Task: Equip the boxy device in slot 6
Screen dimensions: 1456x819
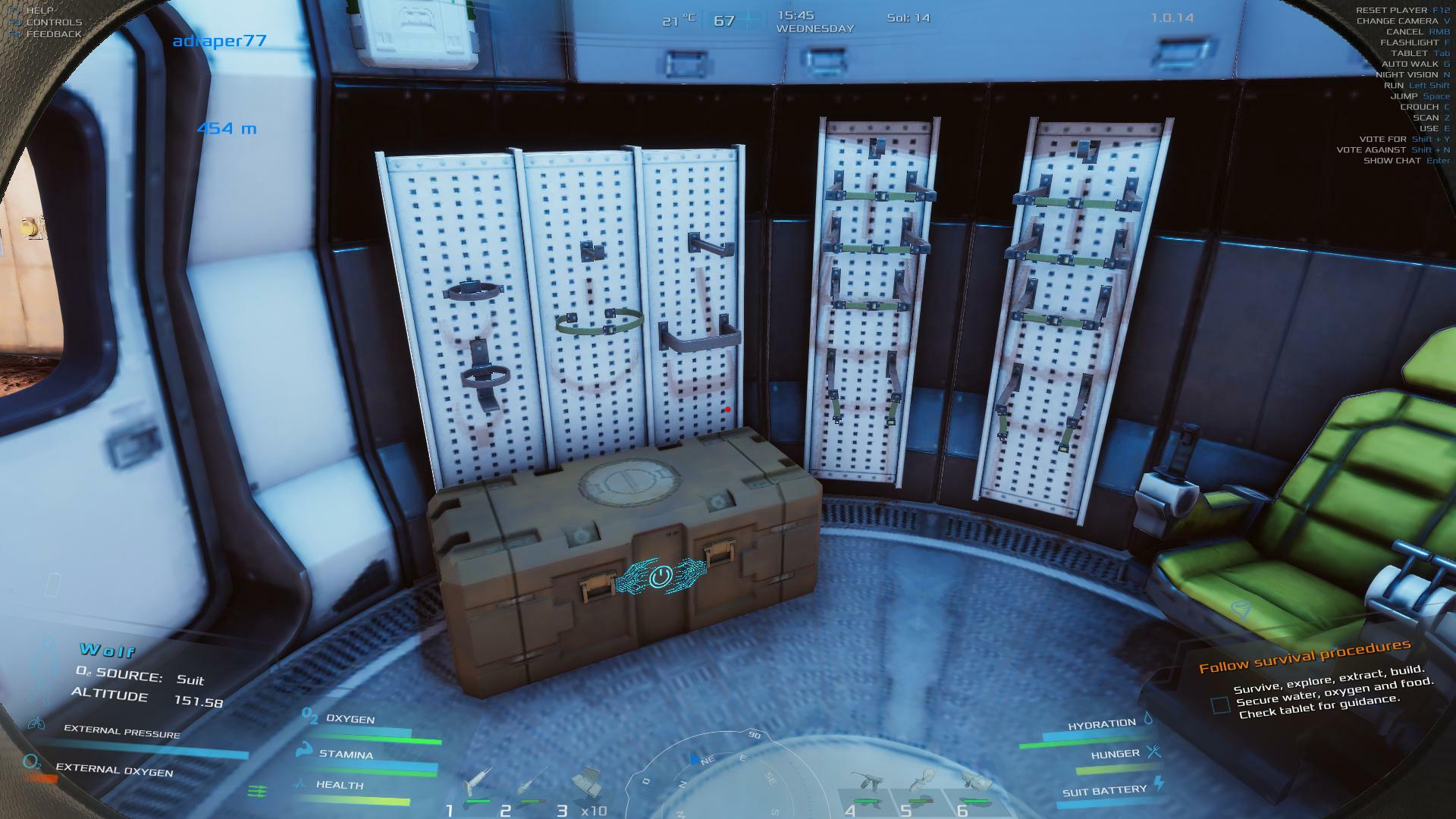Action: pyautogui.click(x=974, y=784)
